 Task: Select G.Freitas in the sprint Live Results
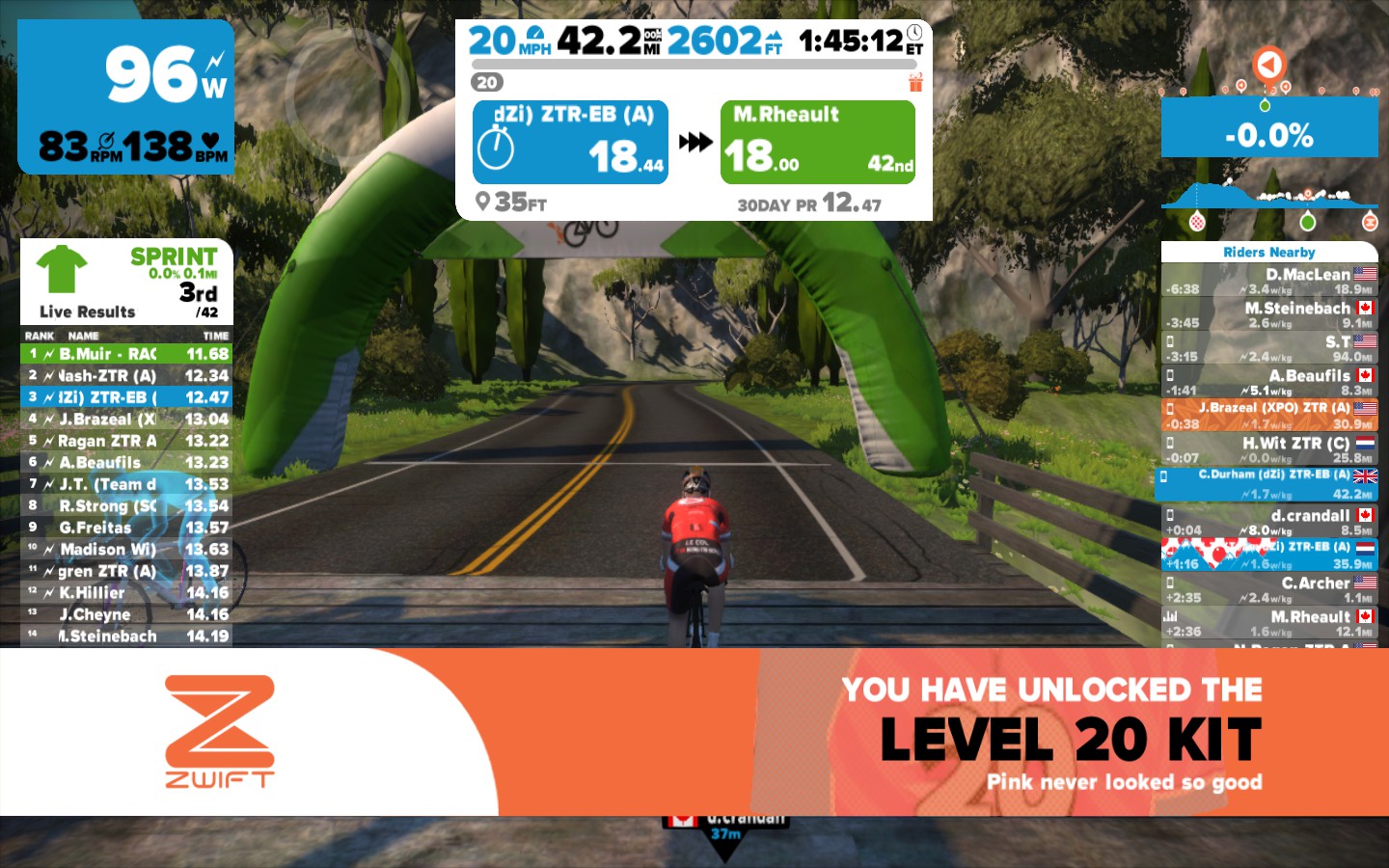[x=126, y=528]
